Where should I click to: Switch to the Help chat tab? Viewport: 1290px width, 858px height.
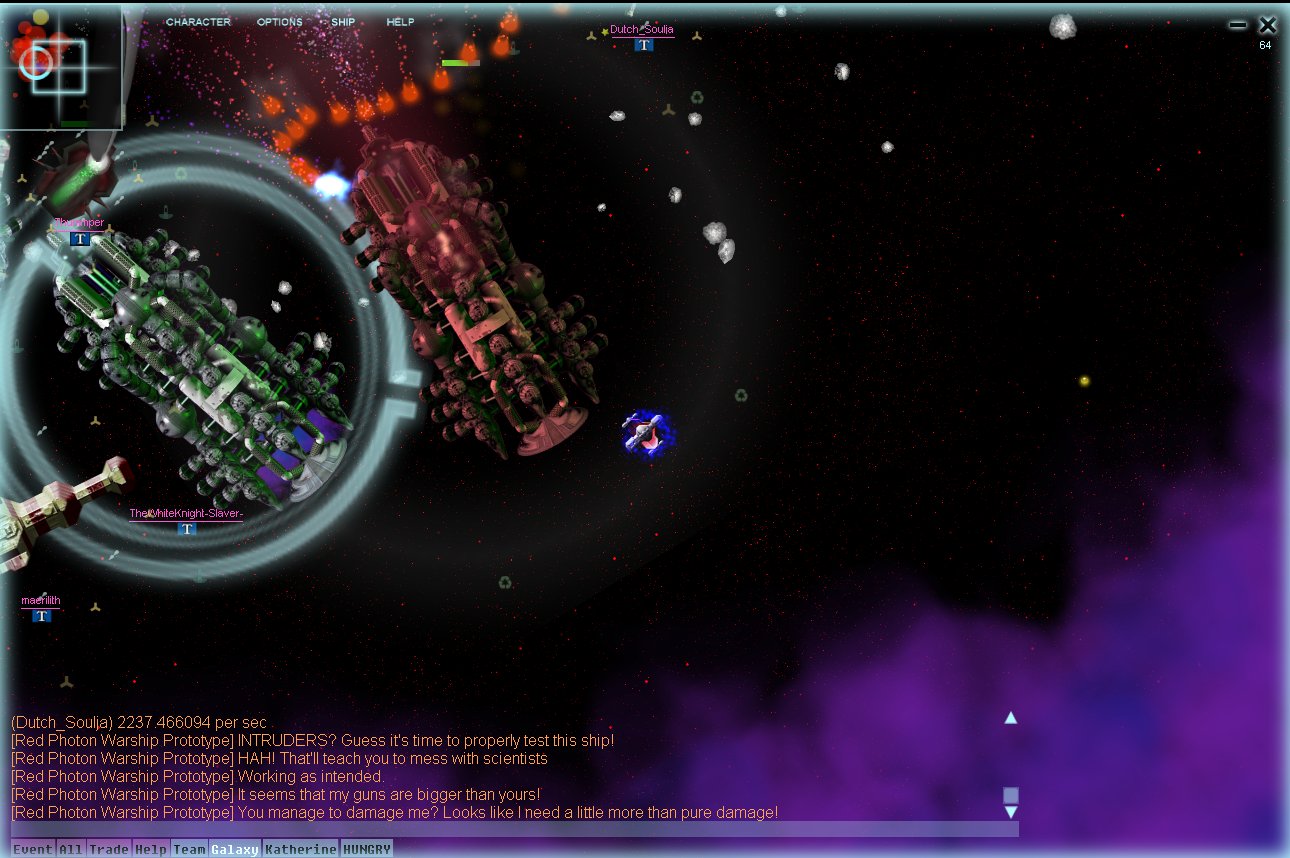tap(151, 849)
